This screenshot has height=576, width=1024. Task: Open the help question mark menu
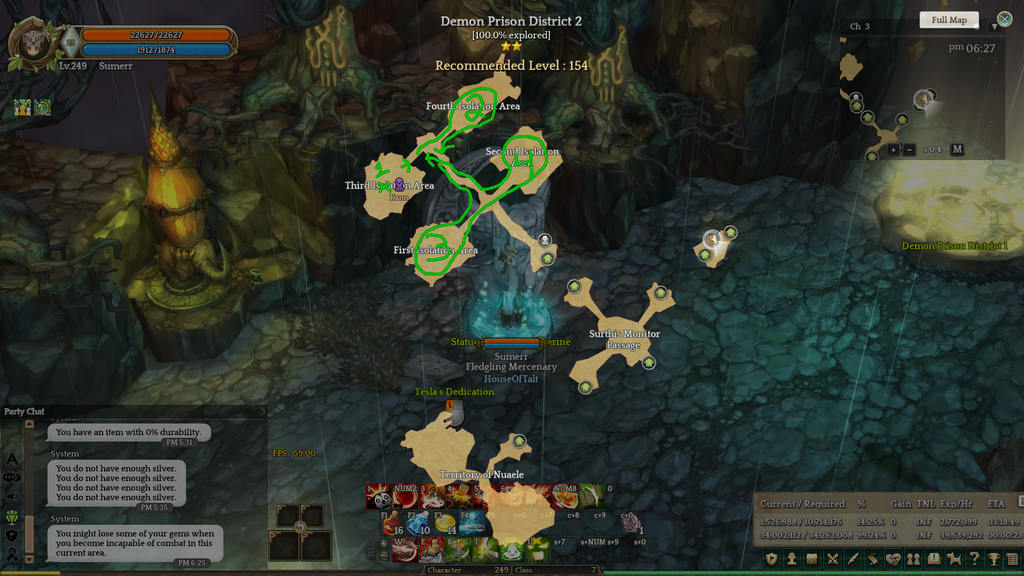[x=974, y=559]
